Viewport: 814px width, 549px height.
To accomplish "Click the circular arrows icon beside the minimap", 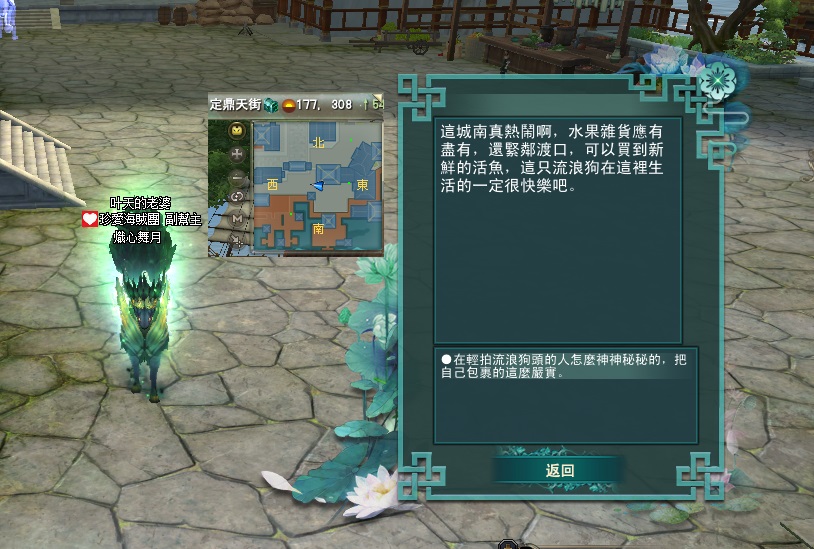I will (237, 197).
